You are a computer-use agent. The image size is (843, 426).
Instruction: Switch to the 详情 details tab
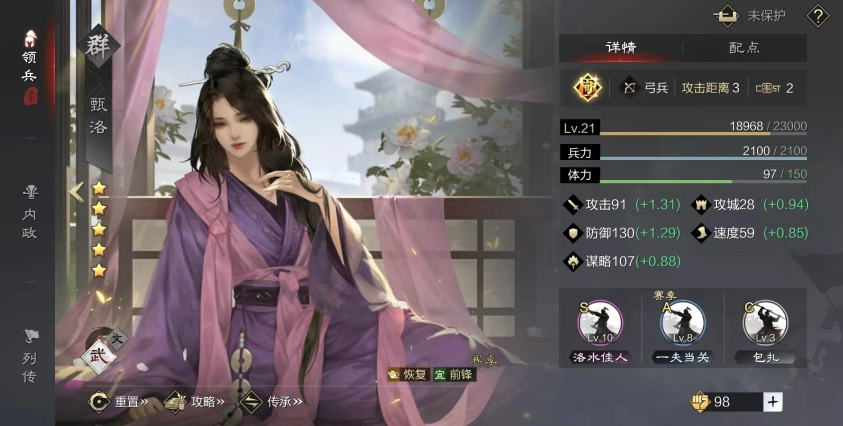[620, 47]
